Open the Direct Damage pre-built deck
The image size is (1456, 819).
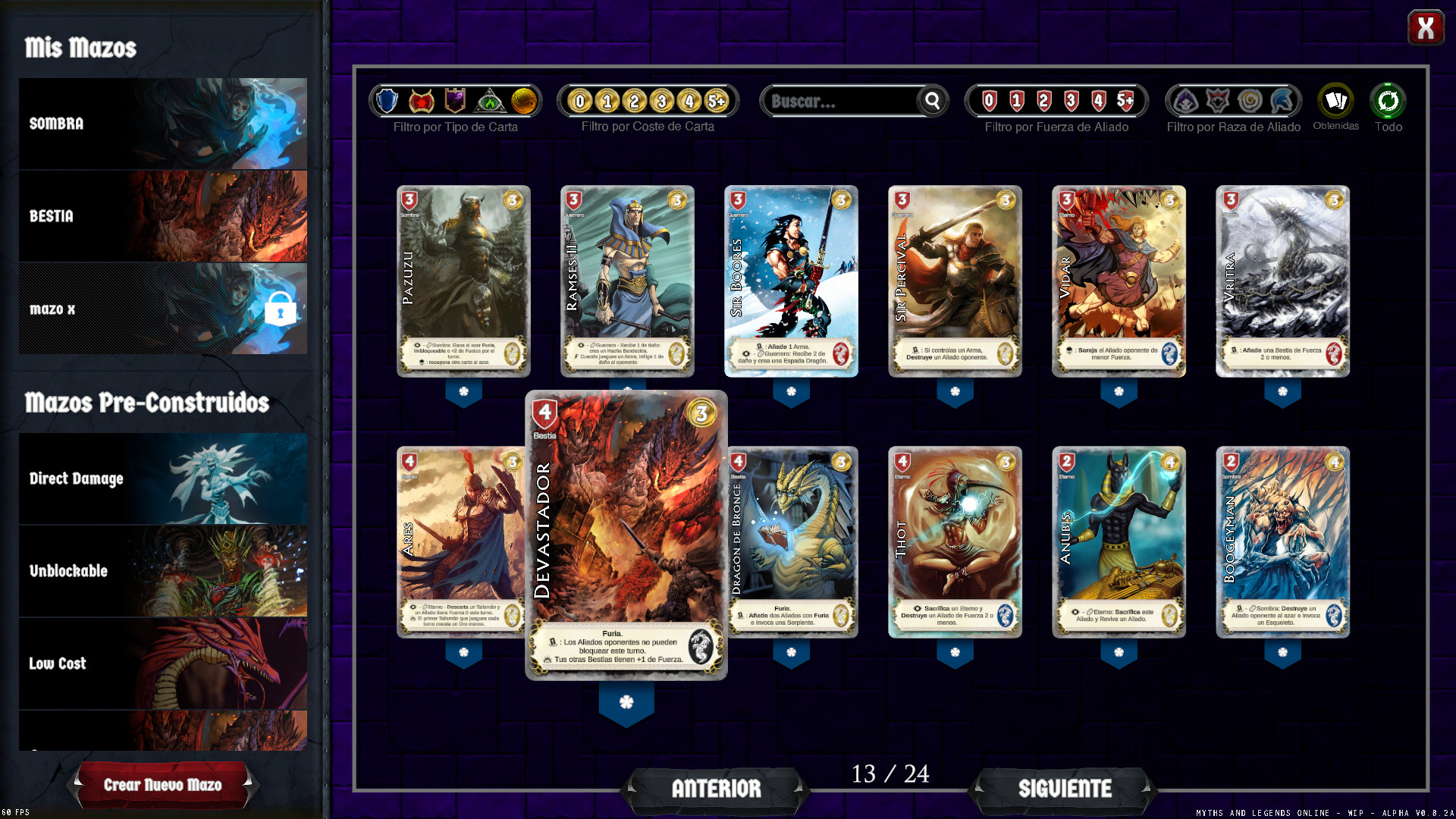[163, 479]
